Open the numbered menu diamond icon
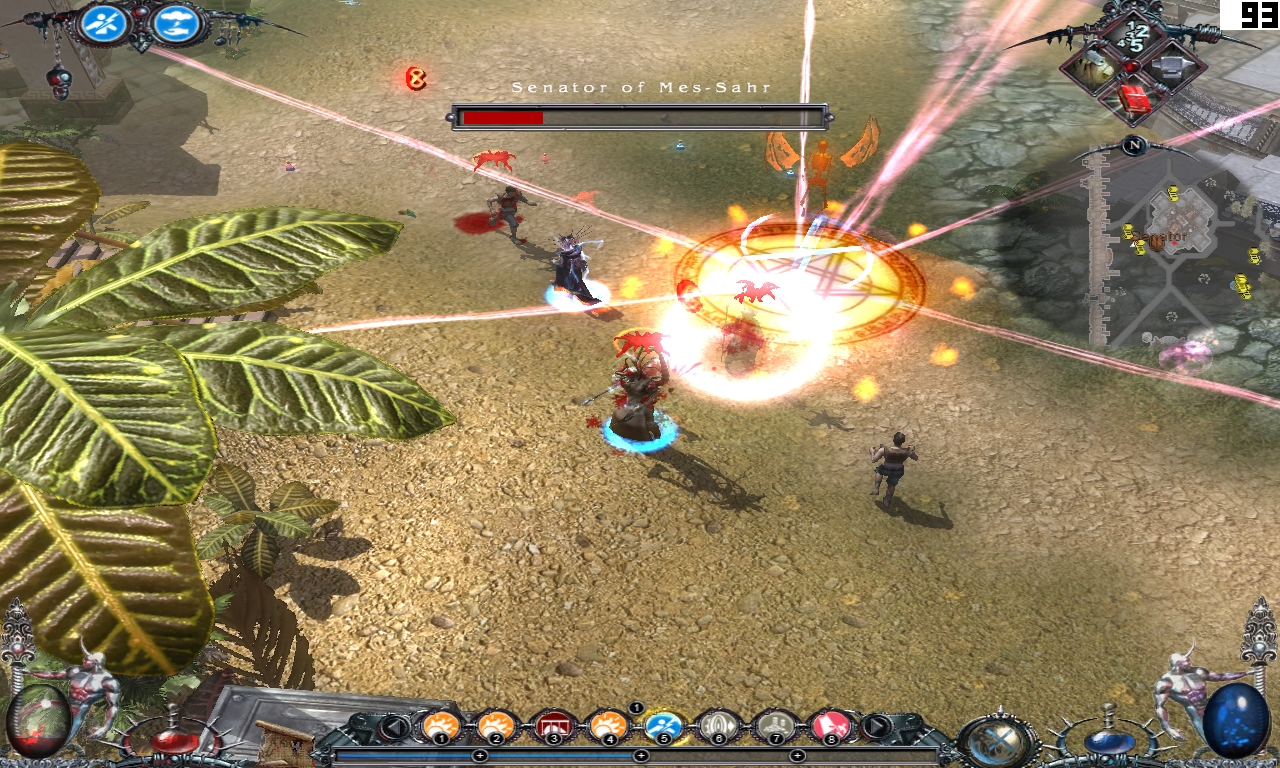Screen dimensions: 1280x768 [1133, 36]
